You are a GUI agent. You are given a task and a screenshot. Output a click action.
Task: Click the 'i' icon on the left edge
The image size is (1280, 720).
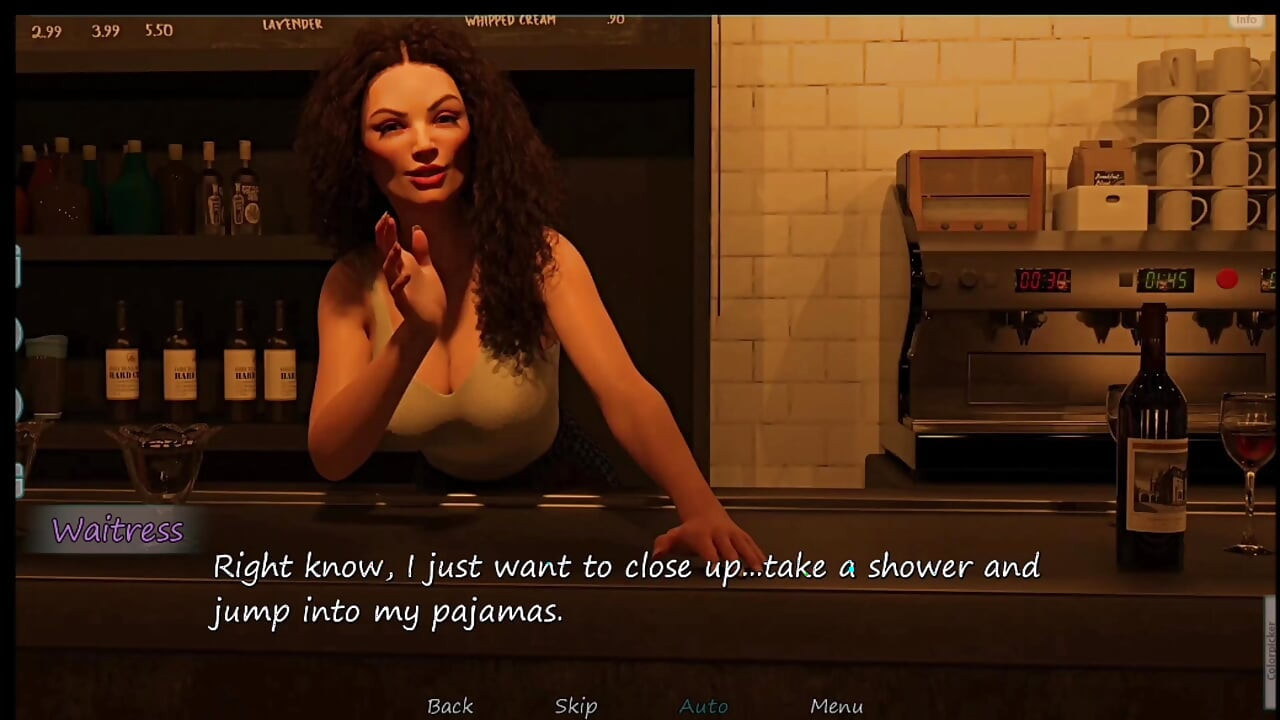pyautogui.click(x=17, y=265)
